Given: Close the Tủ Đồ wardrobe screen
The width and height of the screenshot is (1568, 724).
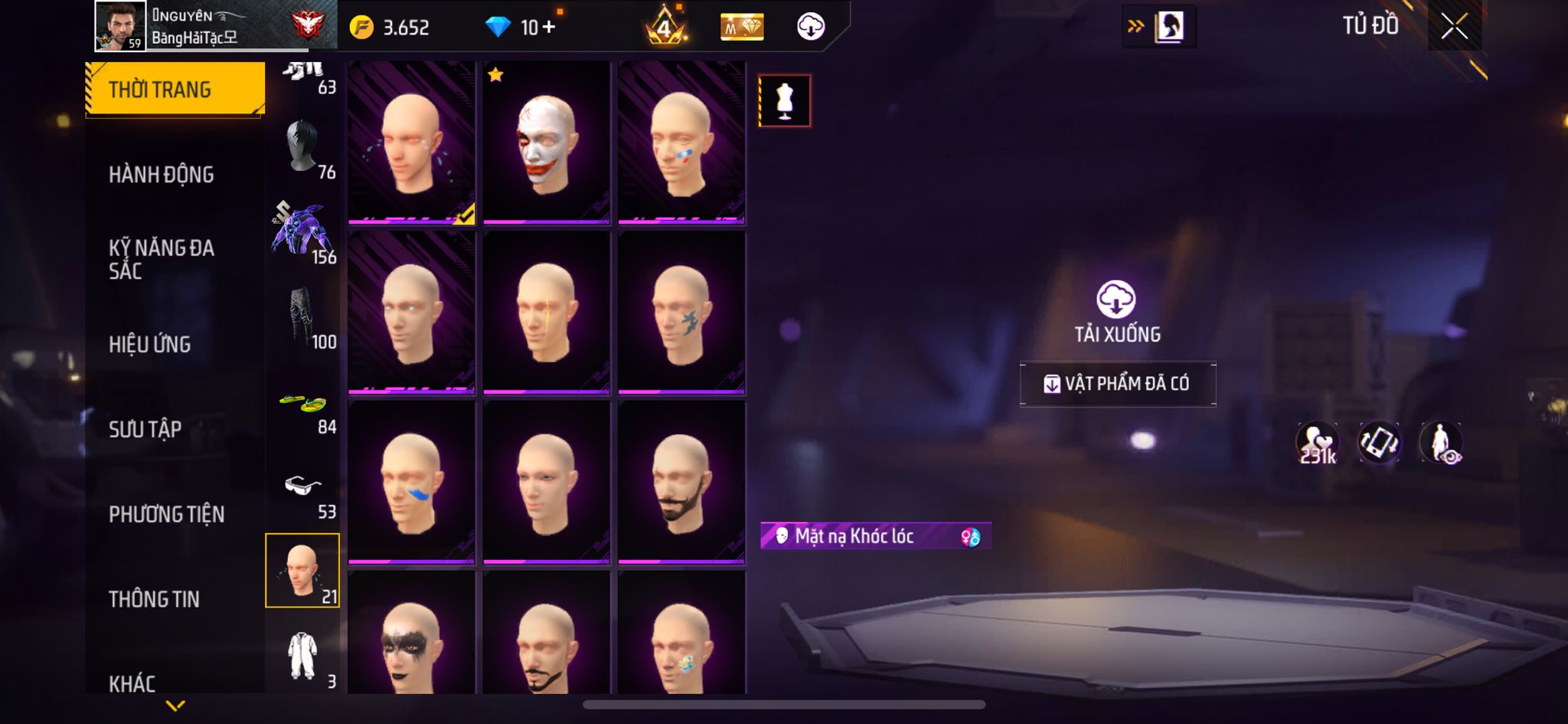Looking at the screenshot, I should coord(1454,27).
